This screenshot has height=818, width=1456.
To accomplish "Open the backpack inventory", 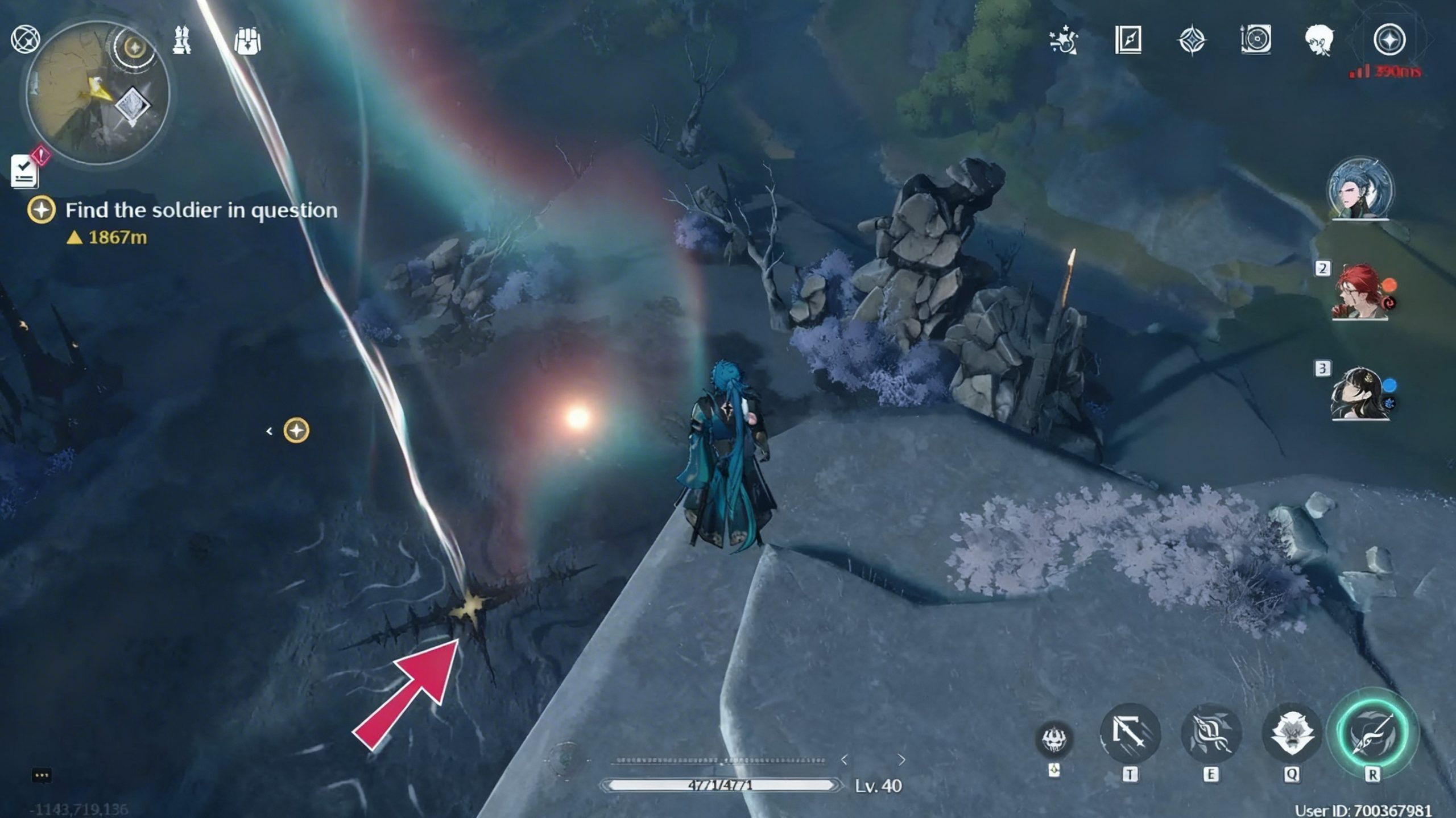I will pyautogui.click(x=247, y=41).
